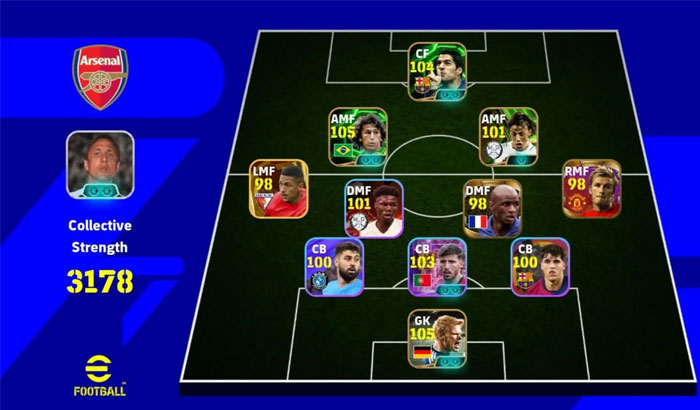Click the Arsenal club badge
Image resolution: width=700 pixels, height=410 pixels.
[x=100, y=77]
